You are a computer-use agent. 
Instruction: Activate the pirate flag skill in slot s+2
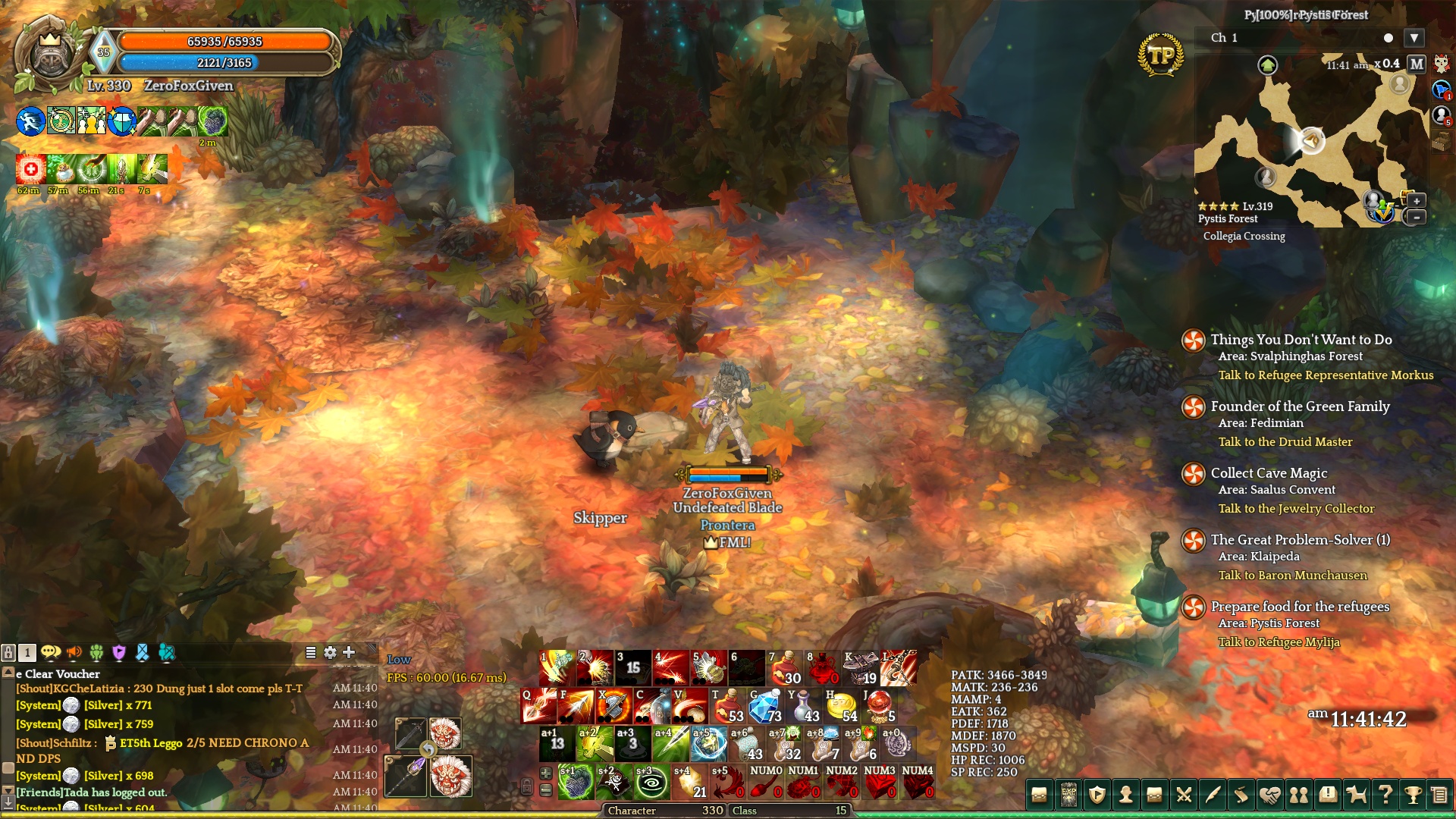(x=613, y=783)
